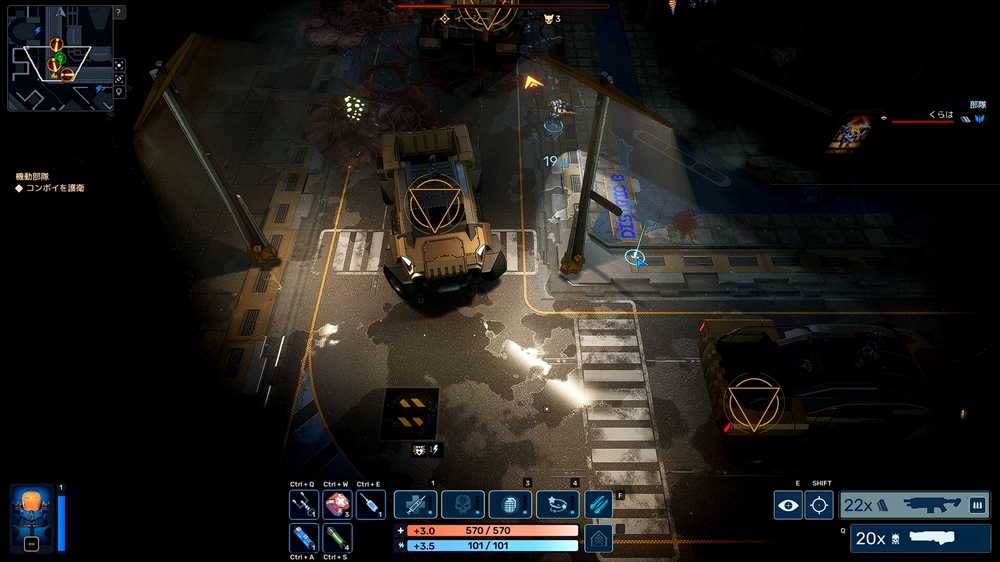Activate the skull ability
Image resolution: width=1000 pixels, height=562 pixels.
(x=463, y=505)
